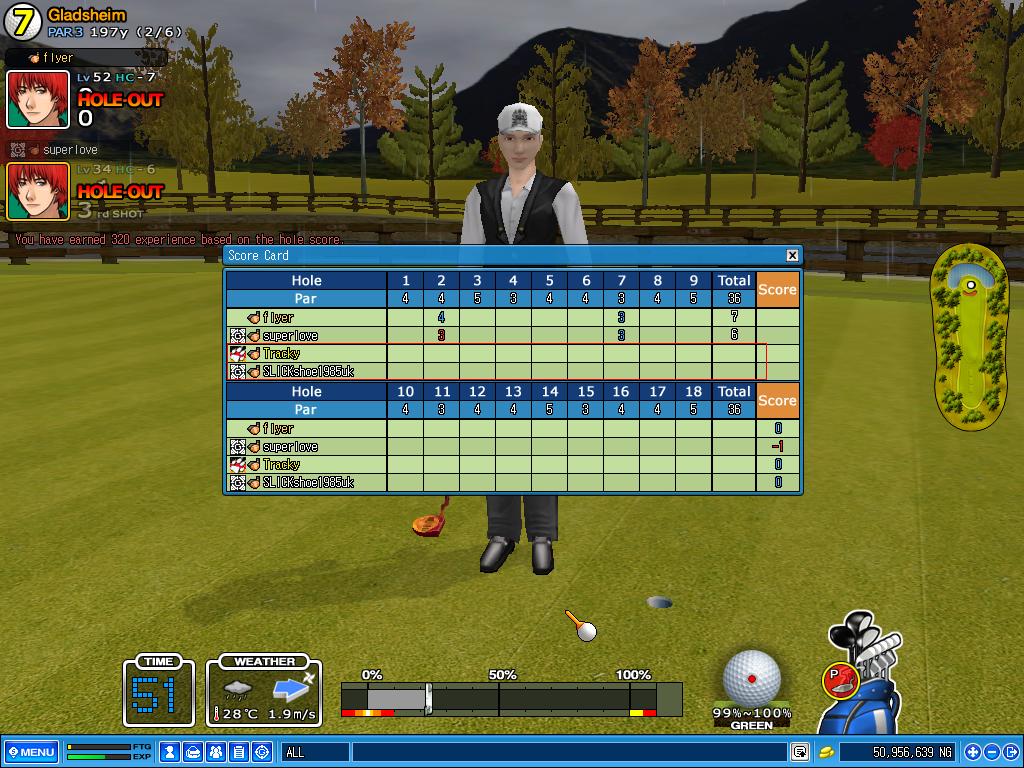Open the player profile icon
The image size is (1024, 768).
pos(171,752)
